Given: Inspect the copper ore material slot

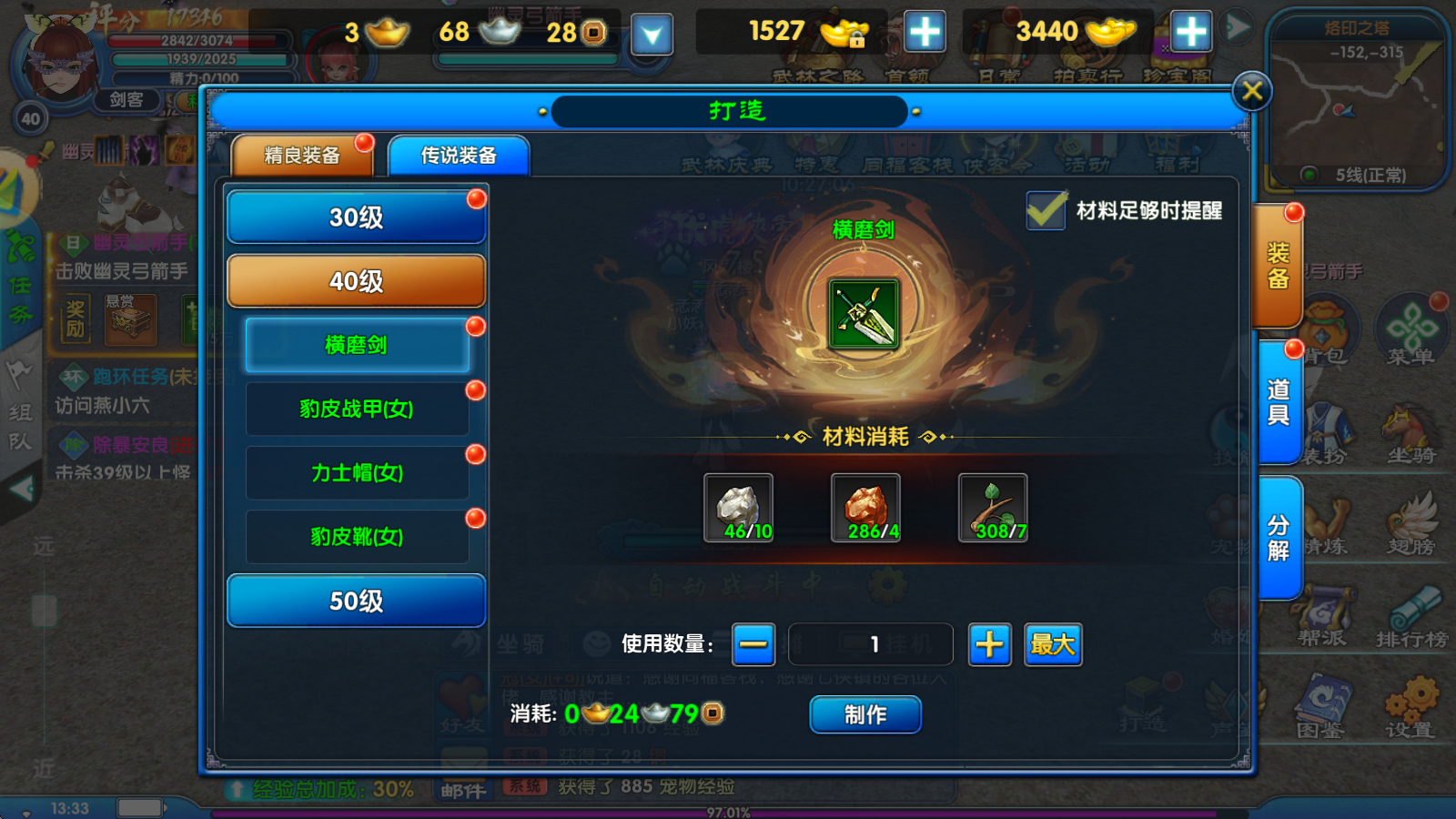Looking at the screenshot, I should 865,508.
